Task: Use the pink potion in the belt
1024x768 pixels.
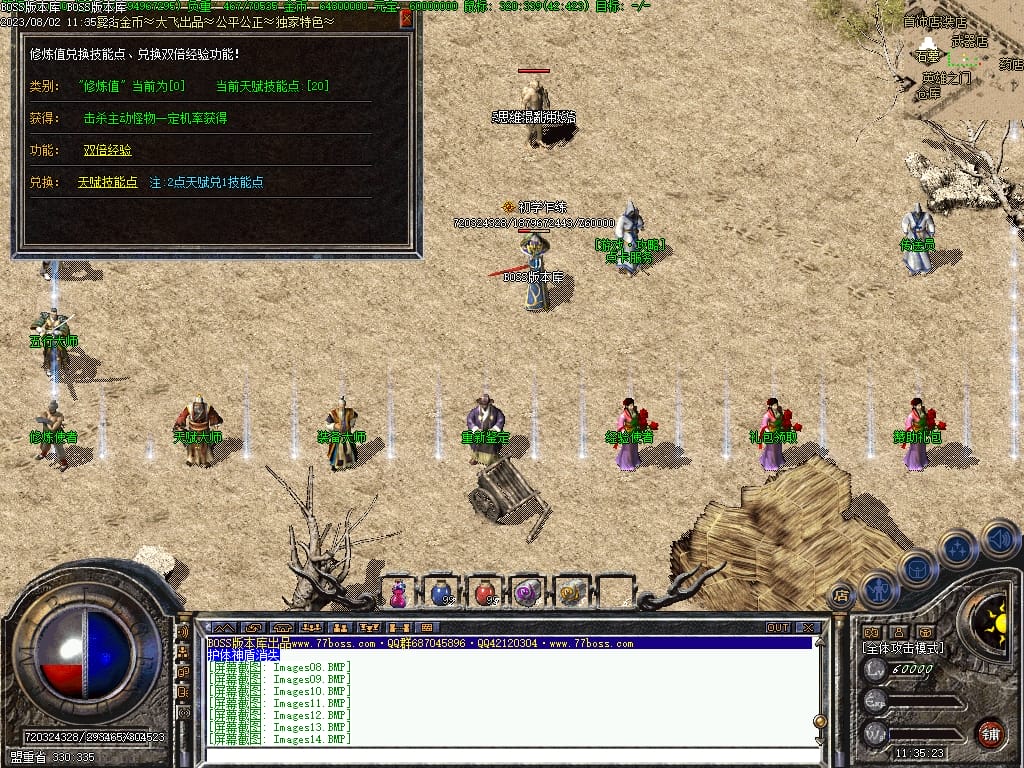Action: pos(398,593)
